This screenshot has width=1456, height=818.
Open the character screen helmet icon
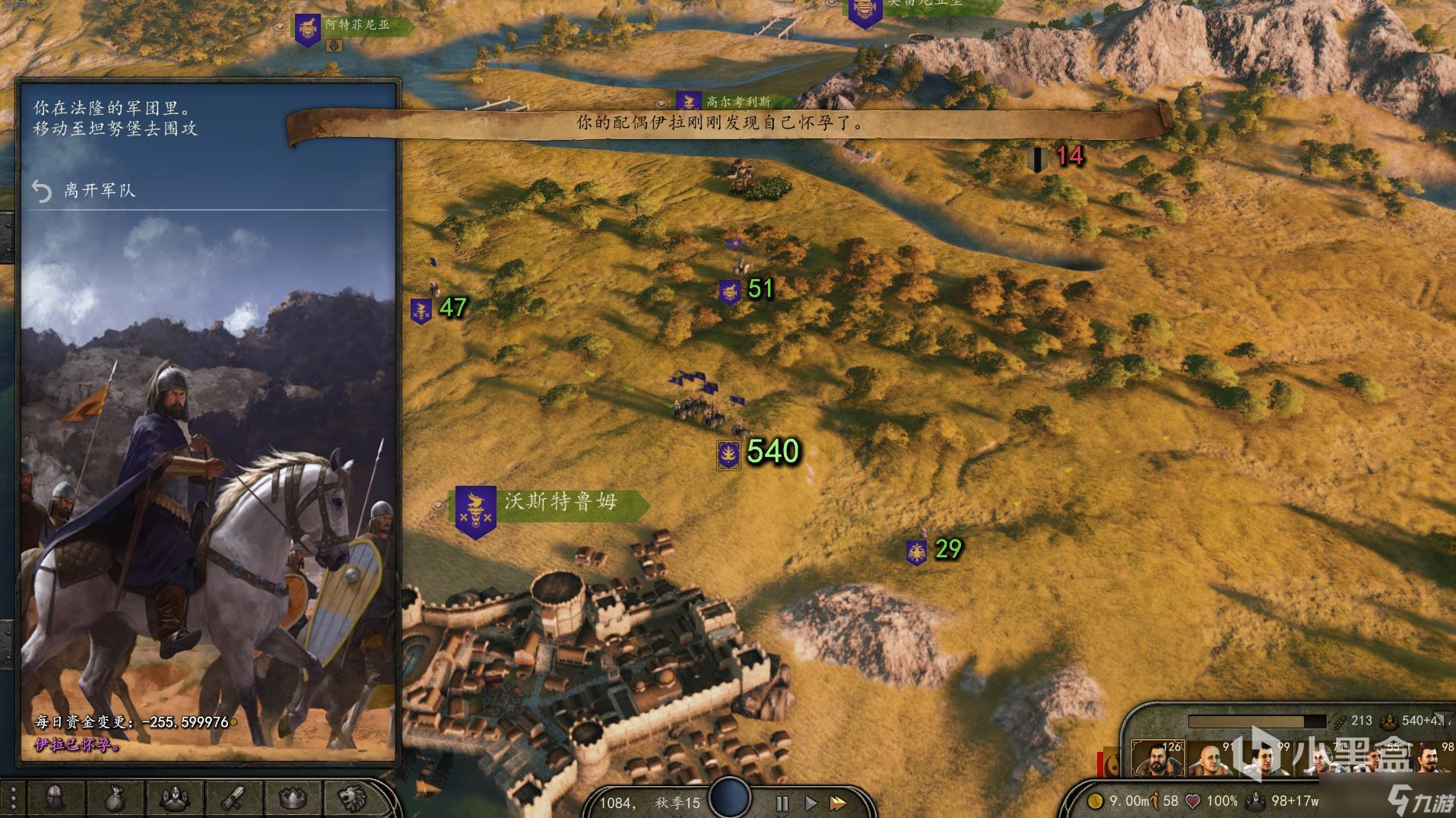(55, 798)
